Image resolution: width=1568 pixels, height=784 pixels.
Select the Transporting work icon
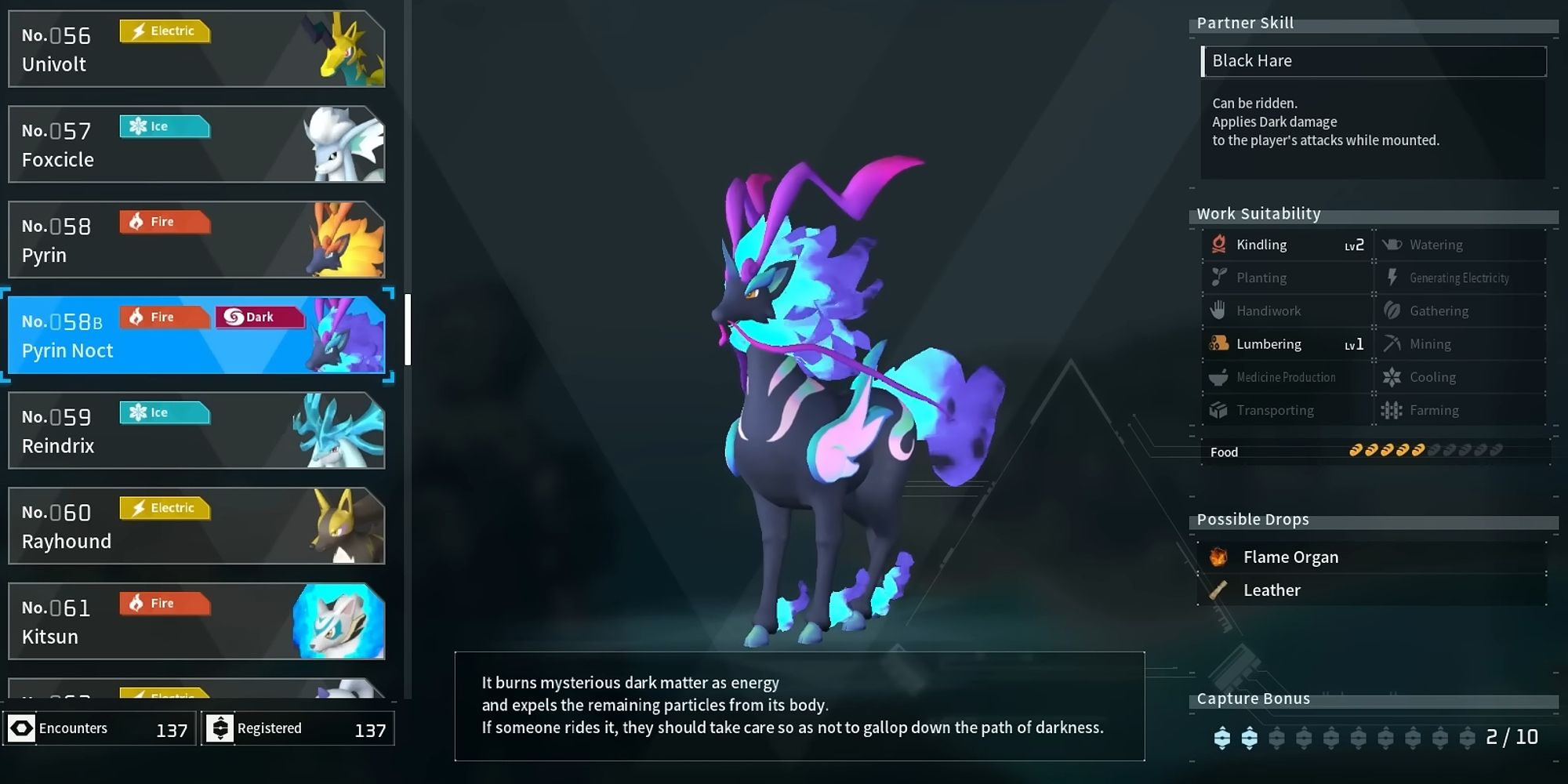pos(1218,410)
